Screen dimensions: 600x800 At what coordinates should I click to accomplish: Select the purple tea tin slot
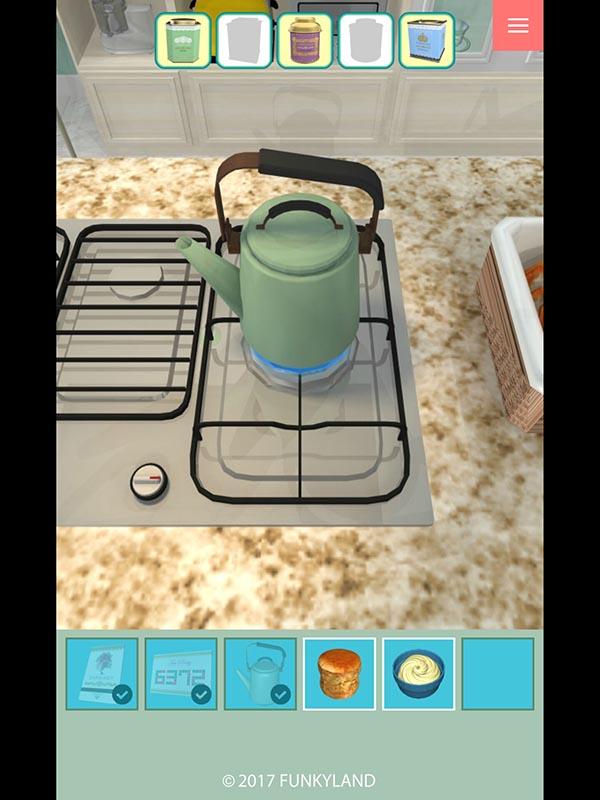click(x=305, y=41)
